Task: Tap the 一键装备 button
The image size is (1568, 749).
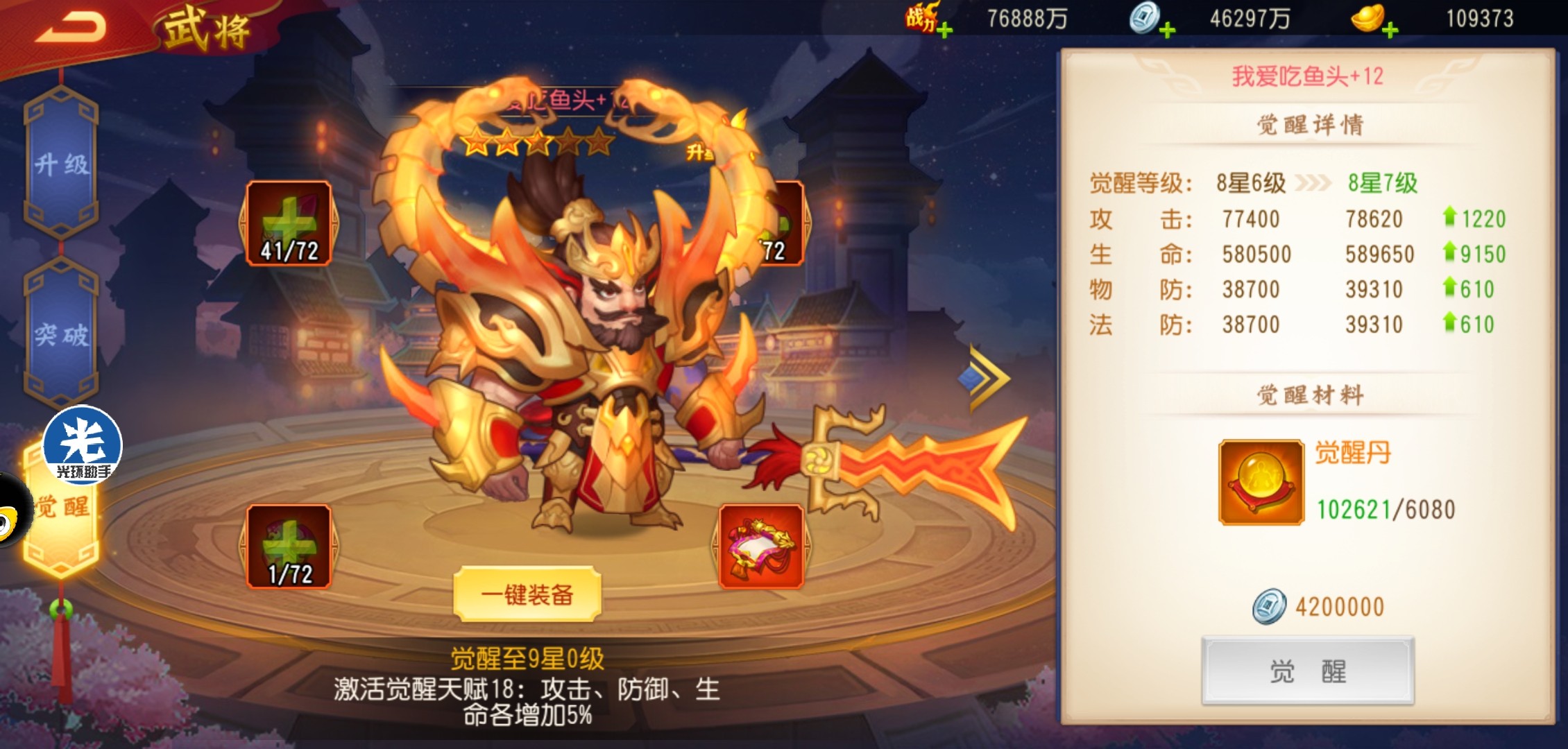Action: pos(527,594)
